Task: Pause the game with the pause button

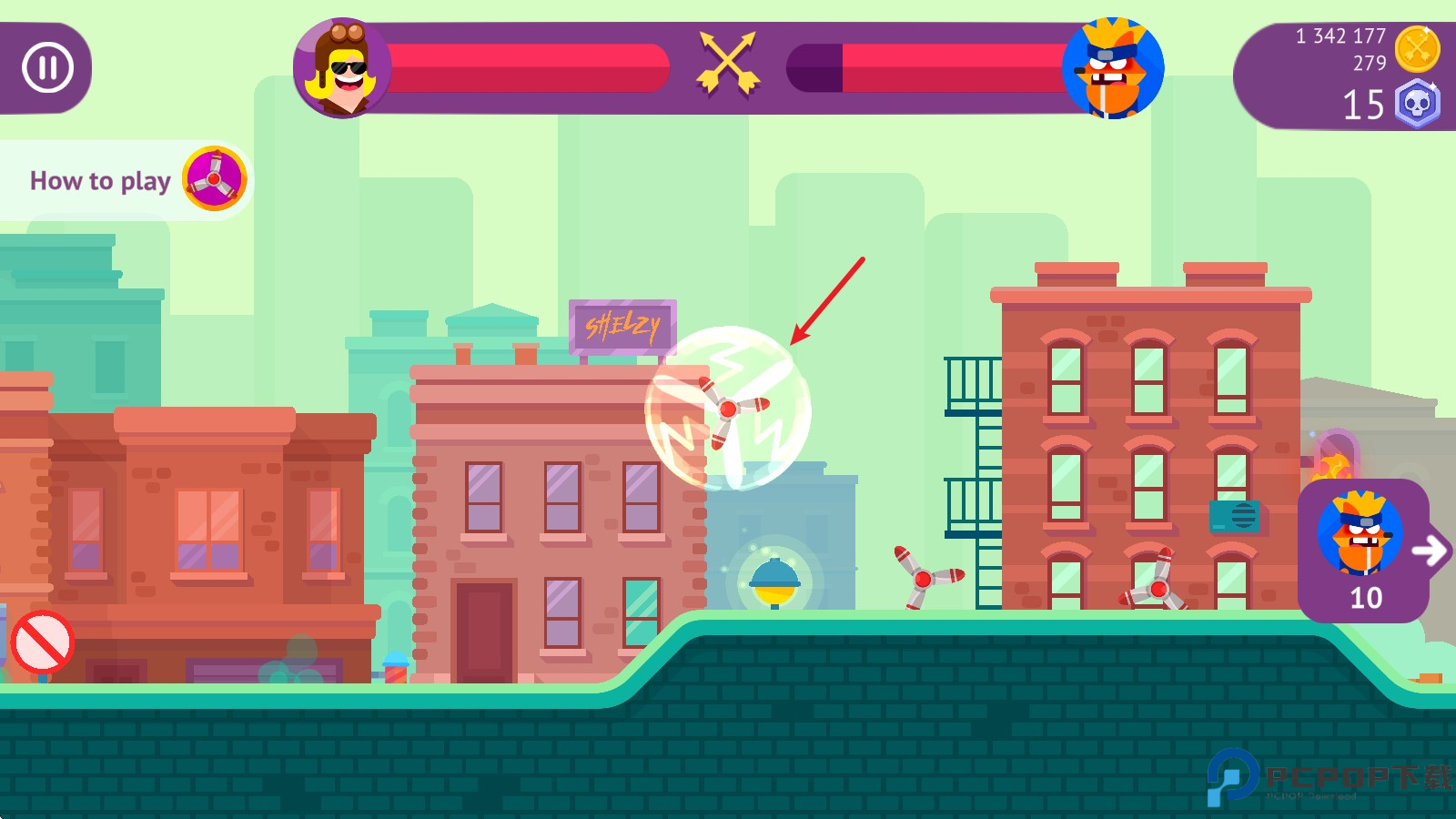Action: [47, 68]
